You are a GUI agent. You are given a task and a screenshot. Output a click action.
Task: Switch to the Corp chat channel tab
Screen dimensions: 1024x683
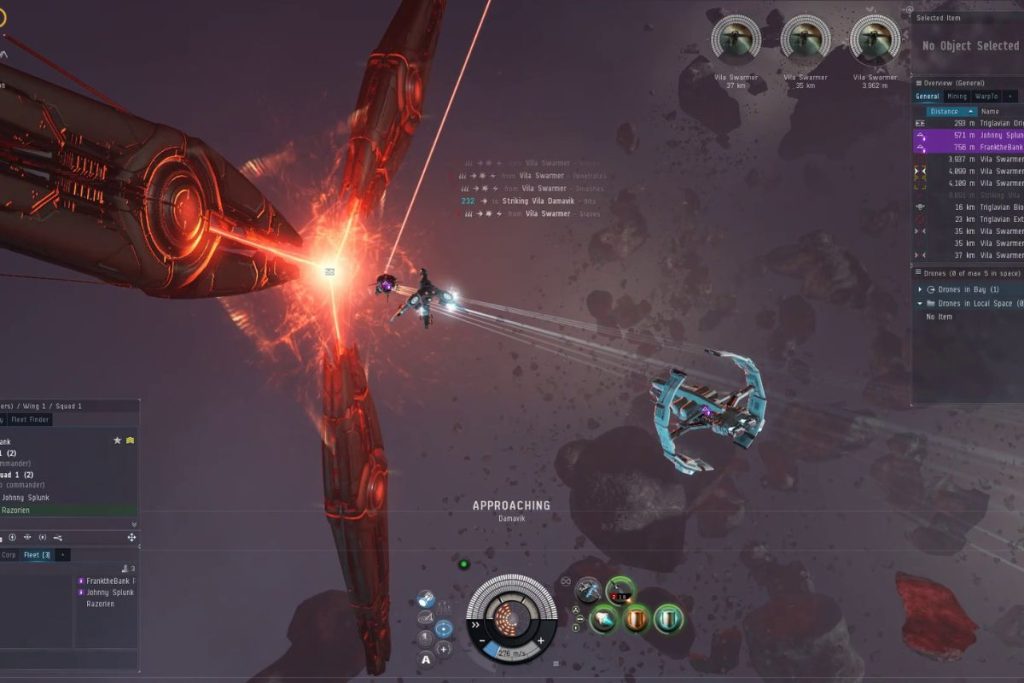click(x=9, y=554)
